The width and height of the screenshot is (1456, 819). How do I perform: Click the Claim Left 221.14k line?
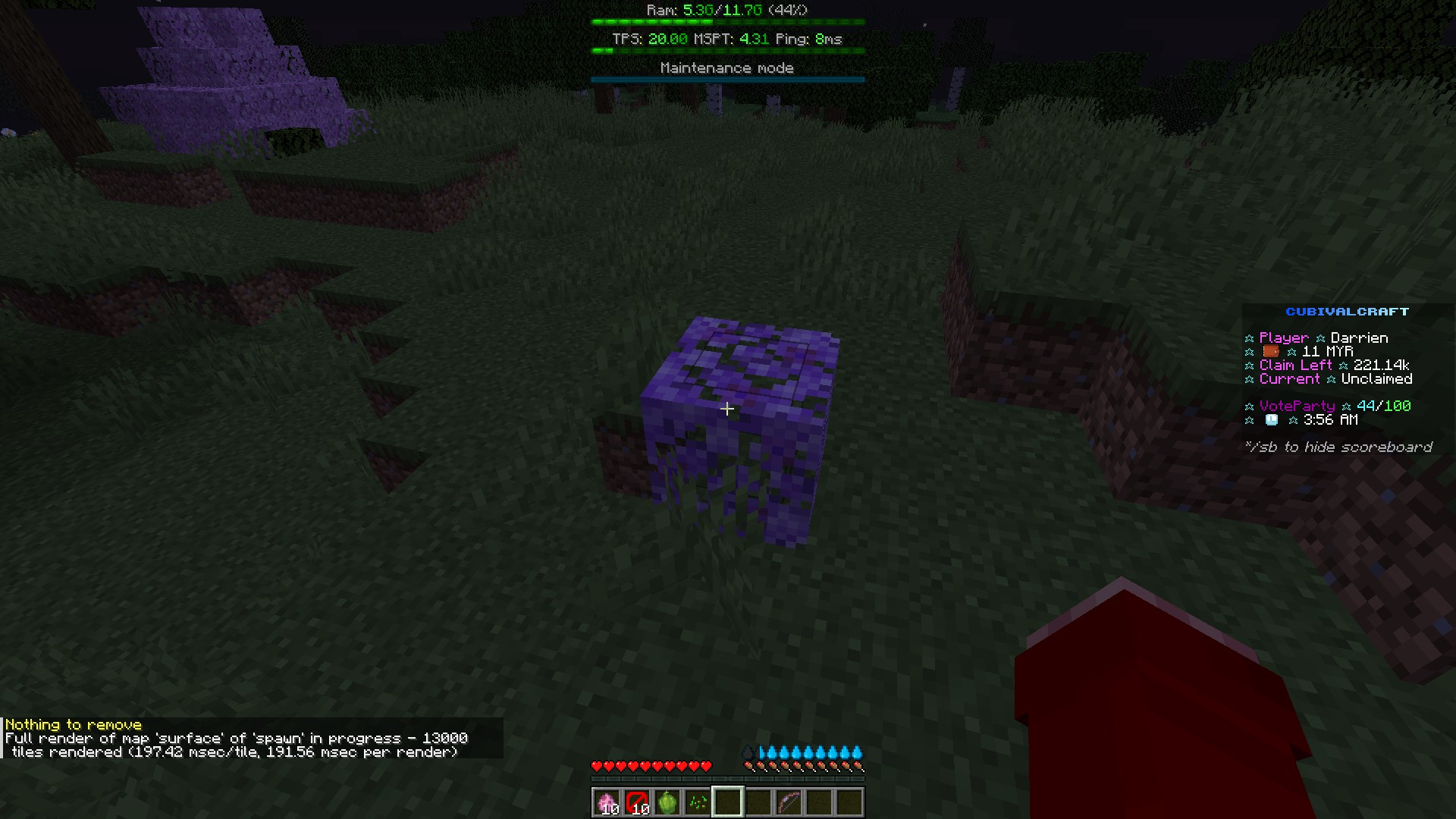coord(1326,365)
